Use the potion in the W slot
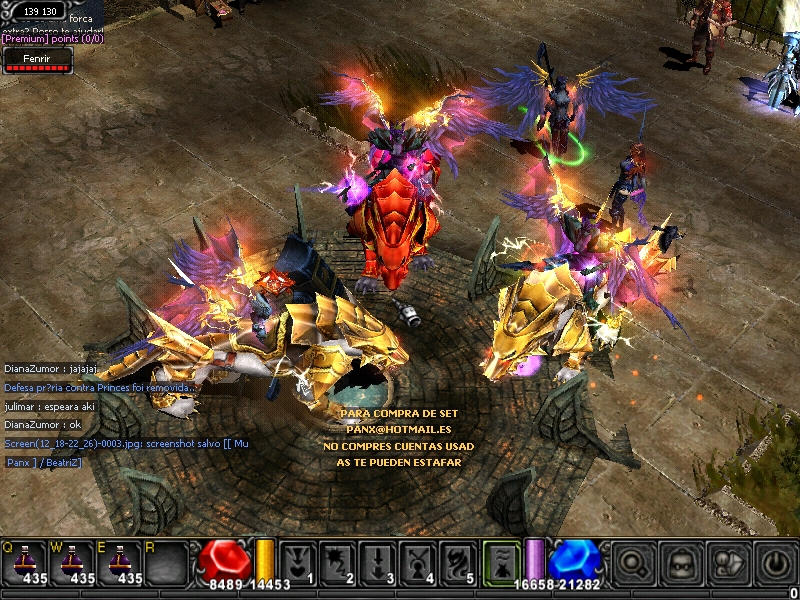 (x=72, y=563)
